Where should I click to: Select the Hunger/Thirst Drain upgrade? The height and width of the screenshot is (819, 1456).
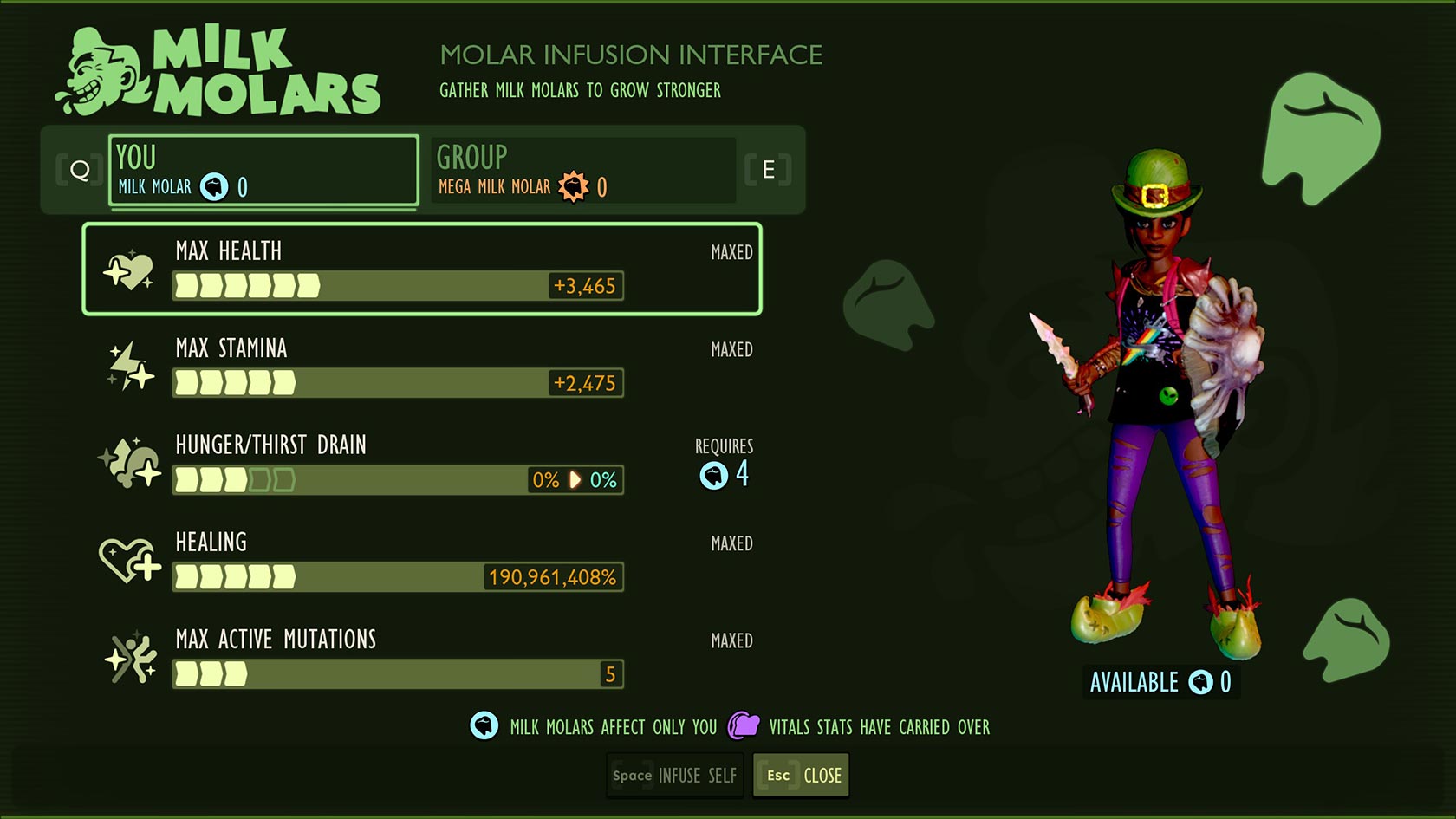tap(422, 463)
